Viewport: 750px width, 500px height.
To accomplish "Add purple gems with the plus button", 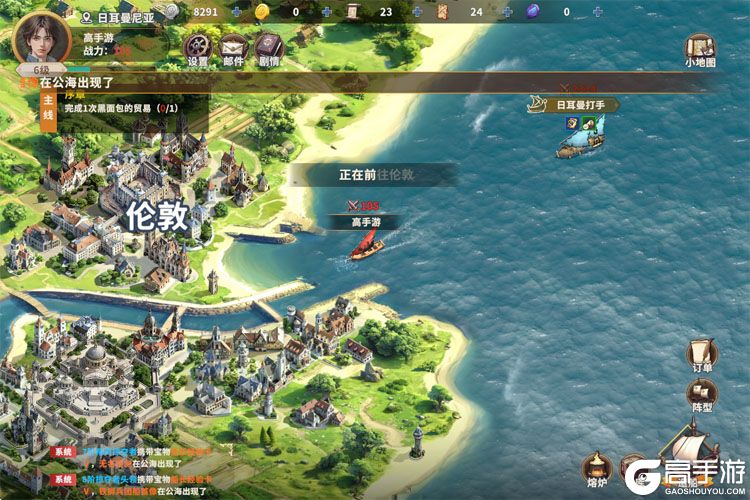I will tap(597, 12).
